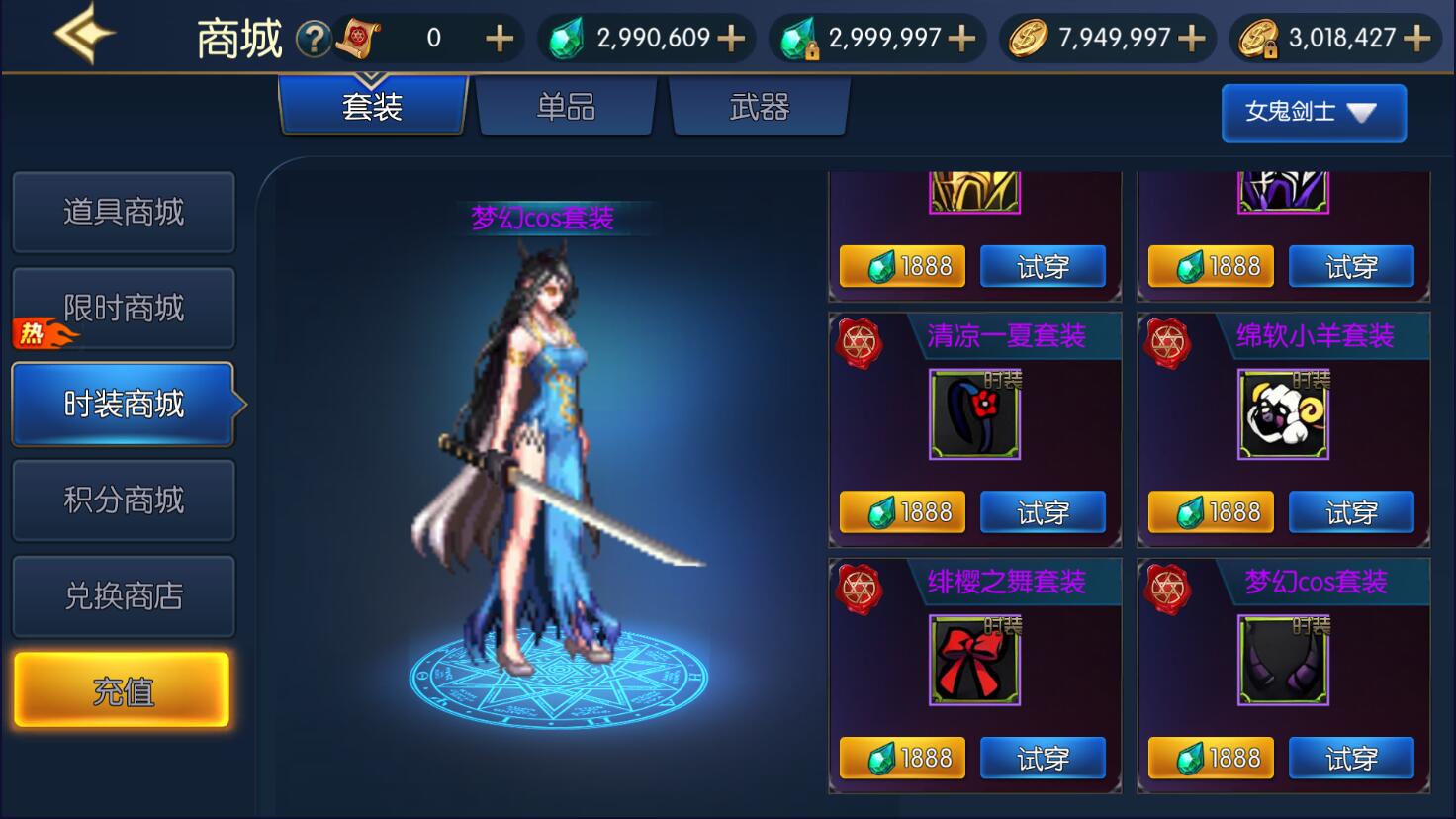Click the 充值 recharge button
1456x819 pixels.
tap(122, 691)
